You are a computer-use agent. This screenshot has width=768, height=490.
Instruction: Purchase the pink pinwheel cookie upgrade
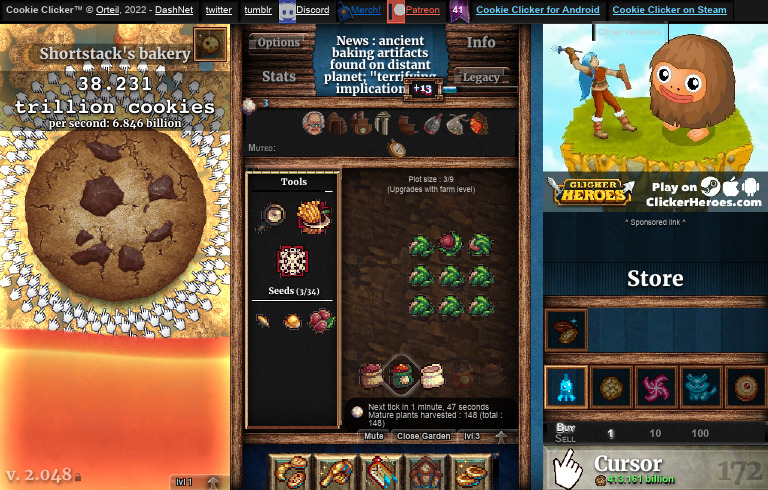(x=656, y=388)
